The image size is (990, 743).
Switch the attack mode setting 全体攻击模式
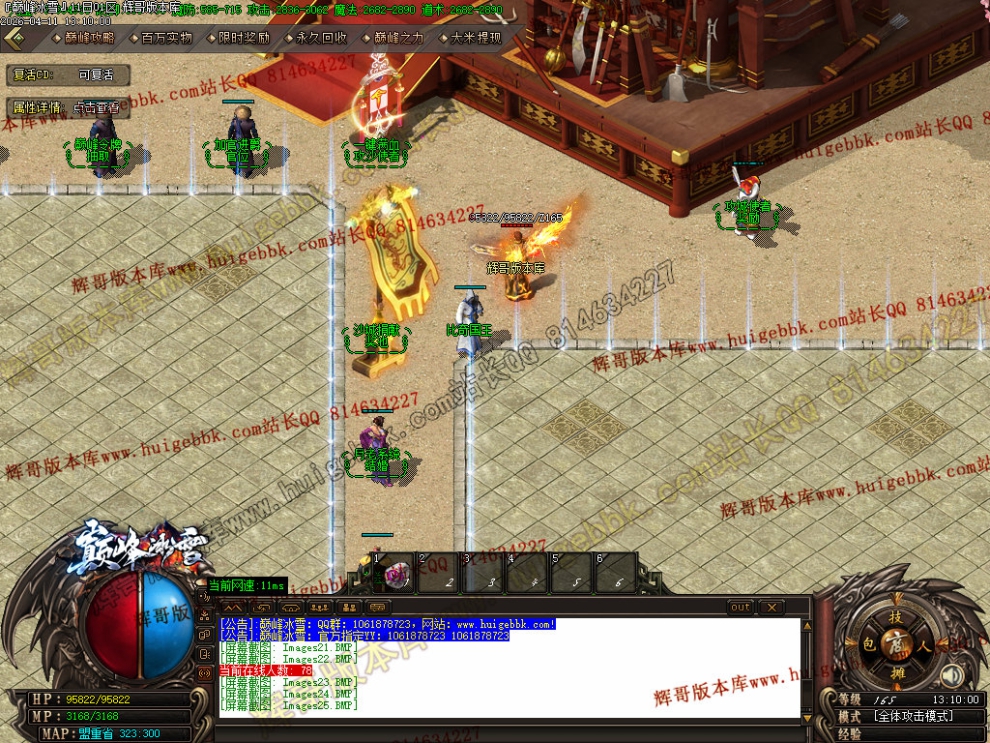(912, 716)
